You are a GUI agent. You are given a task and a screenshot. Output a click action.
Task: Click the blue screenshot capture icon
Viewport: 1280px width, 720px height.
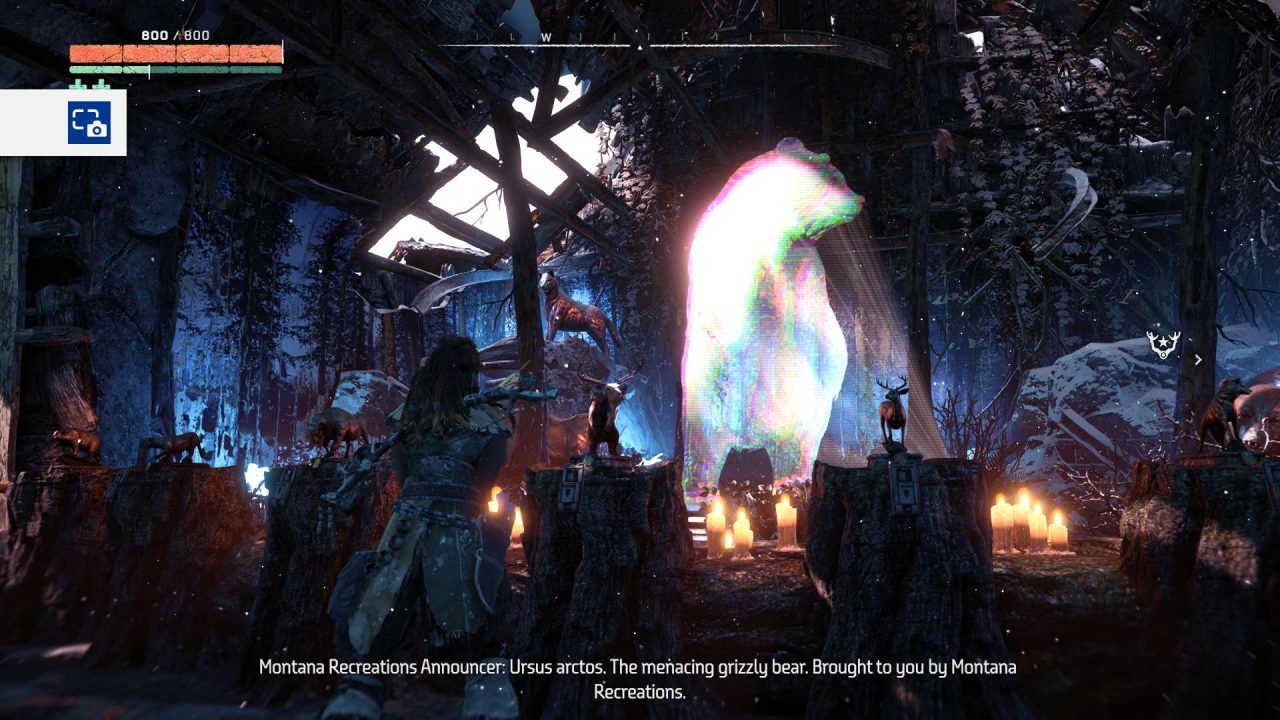[89, 123]
